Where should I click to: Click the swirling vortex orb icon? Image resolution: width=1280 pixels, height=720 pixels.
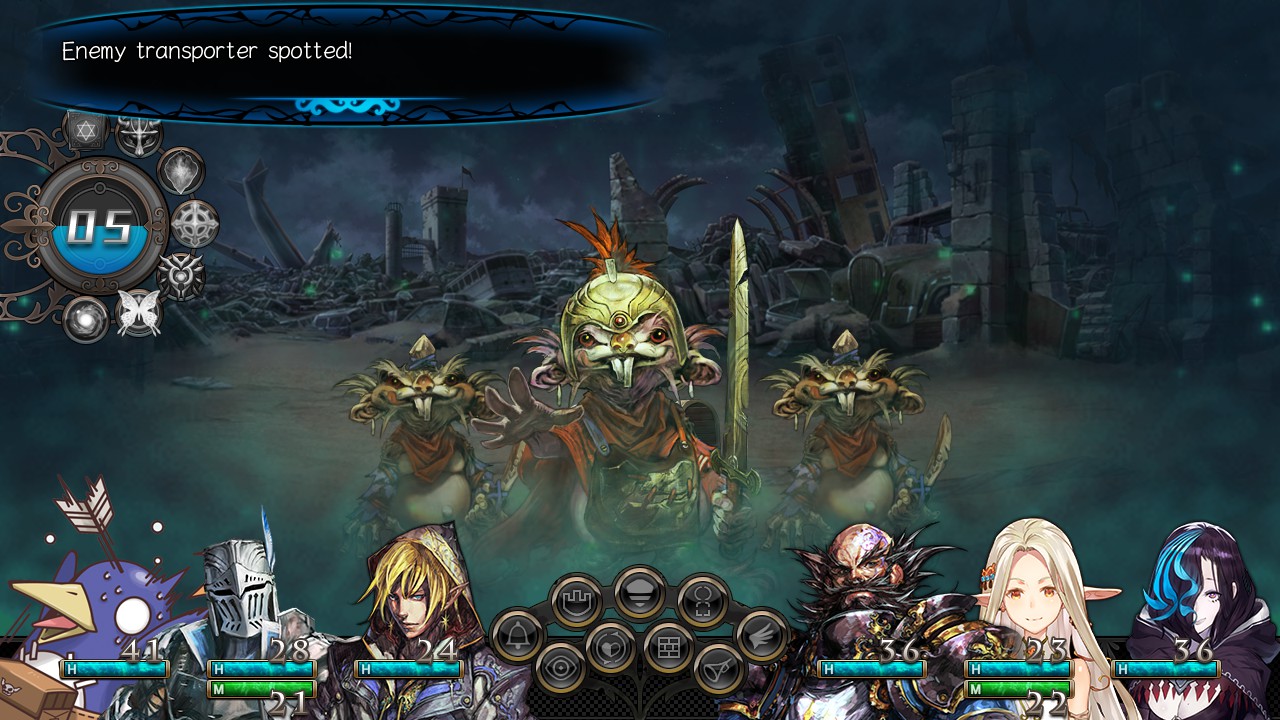83,319
